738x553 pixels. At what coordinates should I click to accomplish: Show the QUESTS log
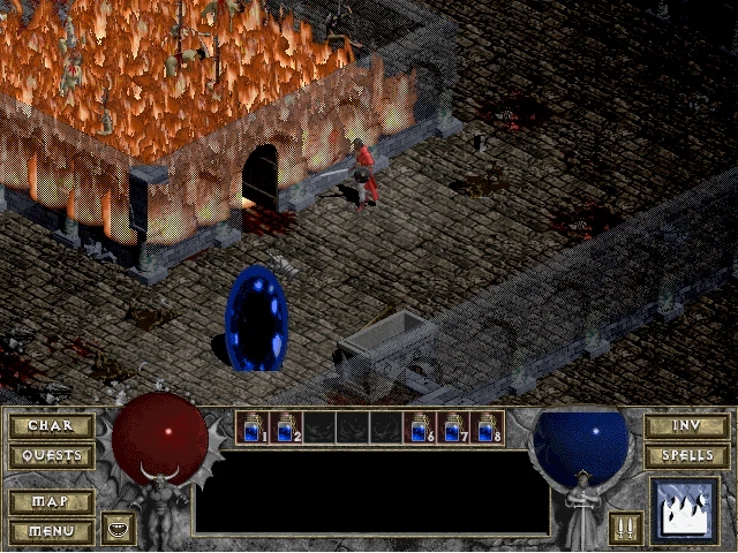tap(51, 456)
